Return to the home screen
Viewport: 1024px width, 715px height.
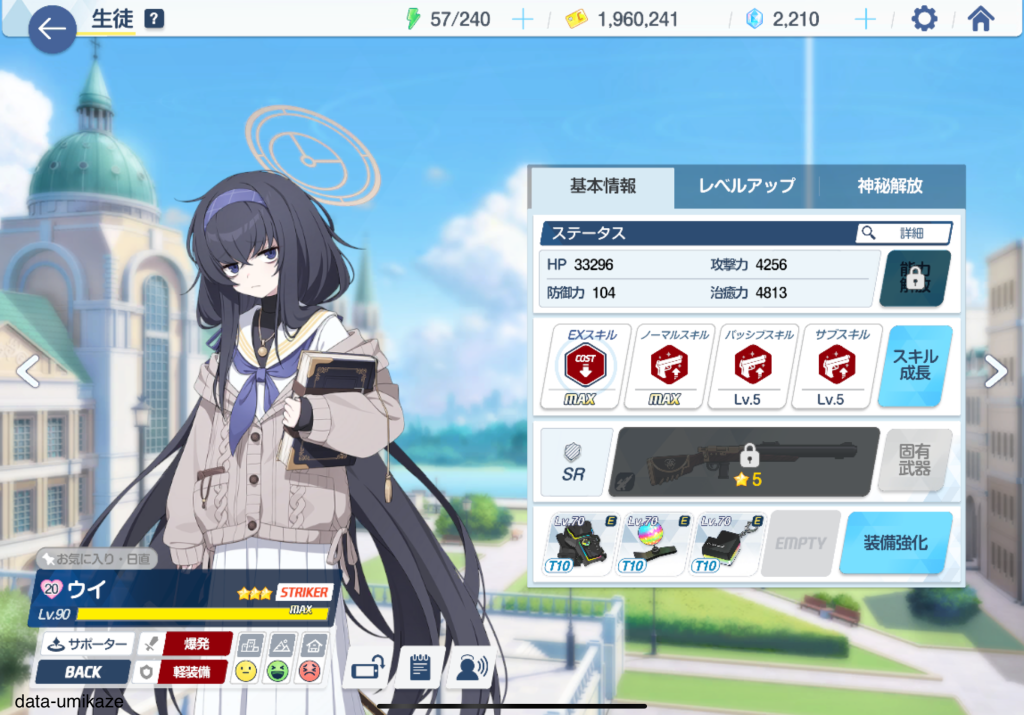[x=981, y=19]
